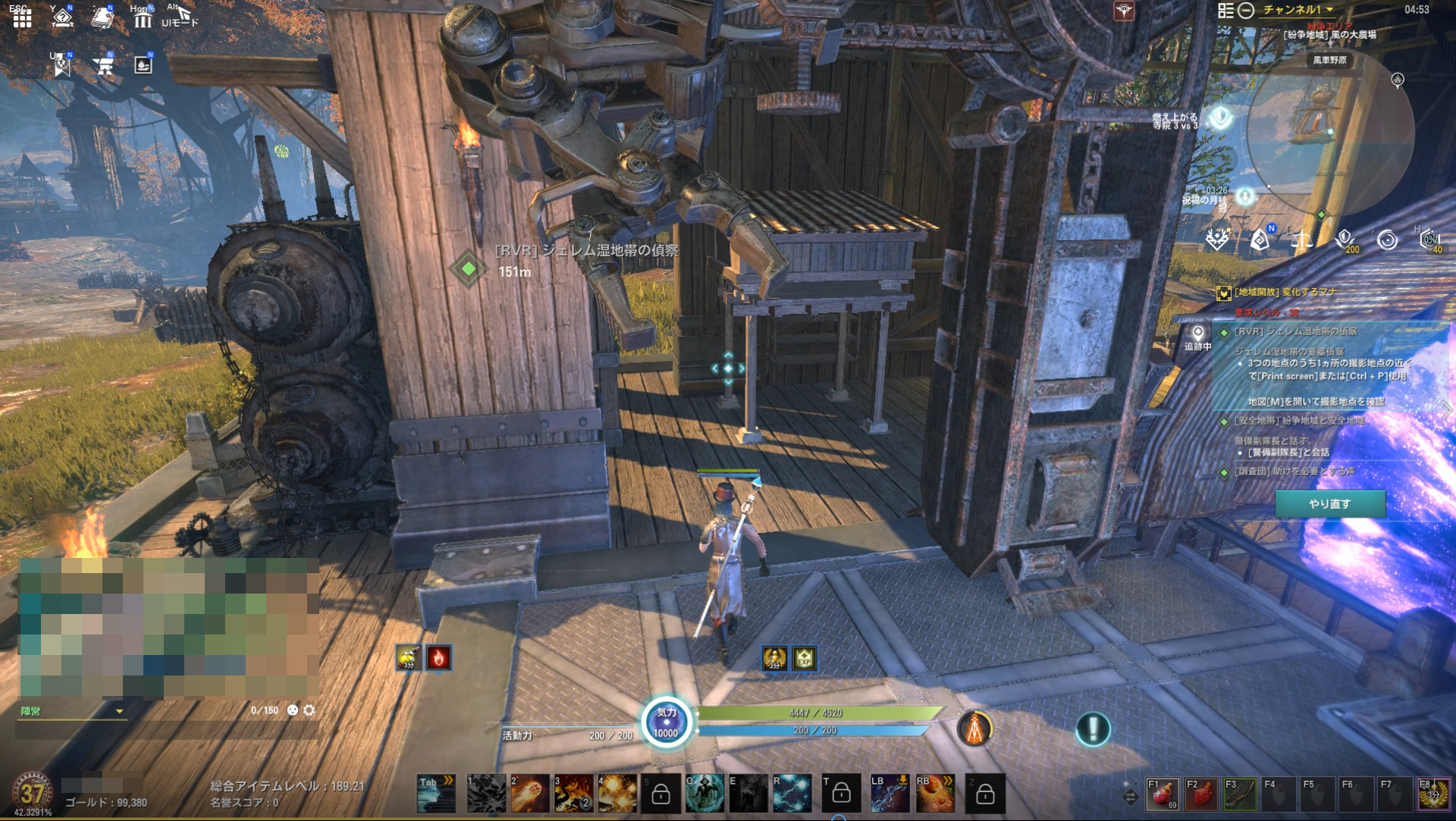Viewport: 1456px width, 821px height.
Task: Open the チャンネル1 channel dropdown
Action: [1298, 10]
